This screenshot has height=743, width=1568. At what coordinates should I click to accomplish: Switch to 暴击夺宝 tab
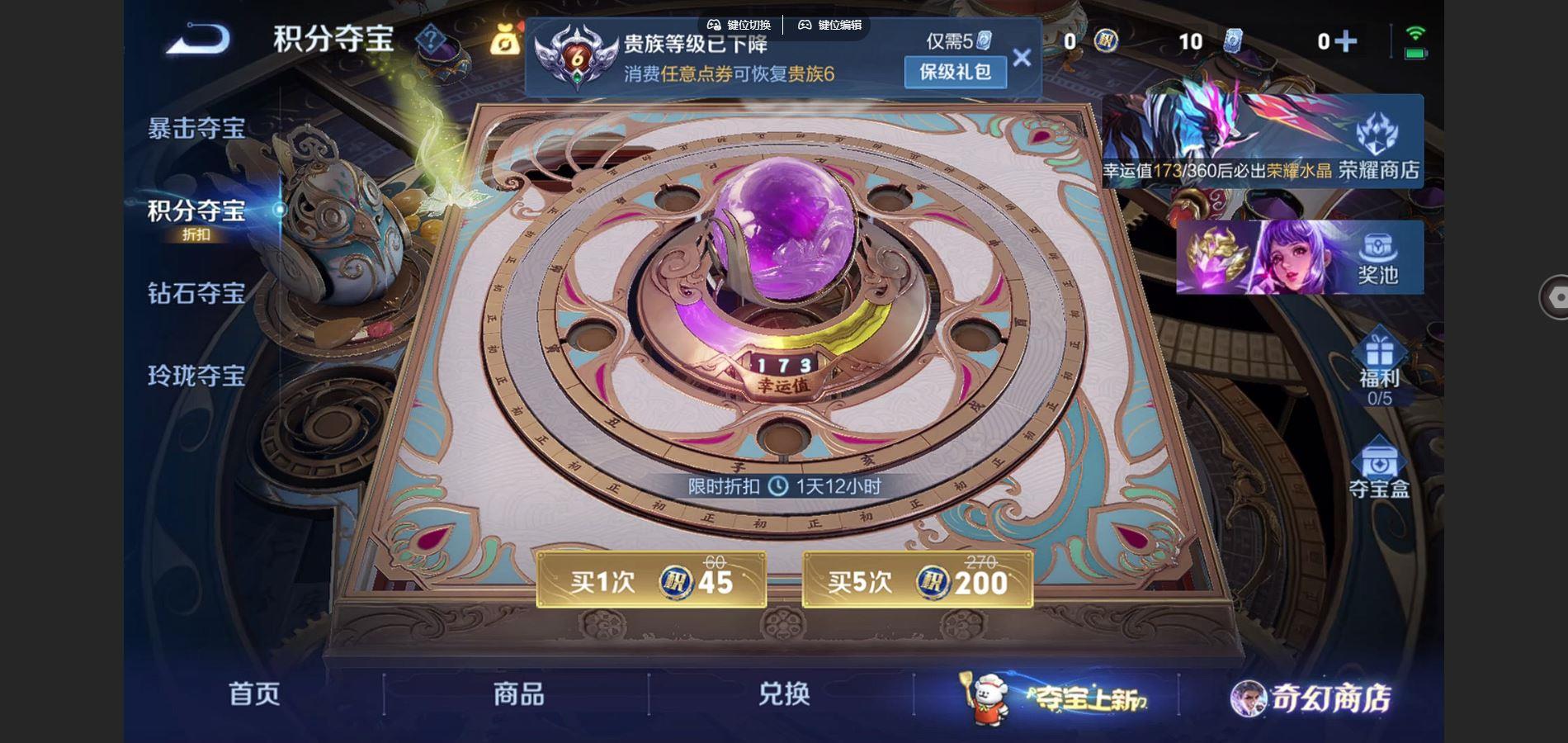[196, 128]
